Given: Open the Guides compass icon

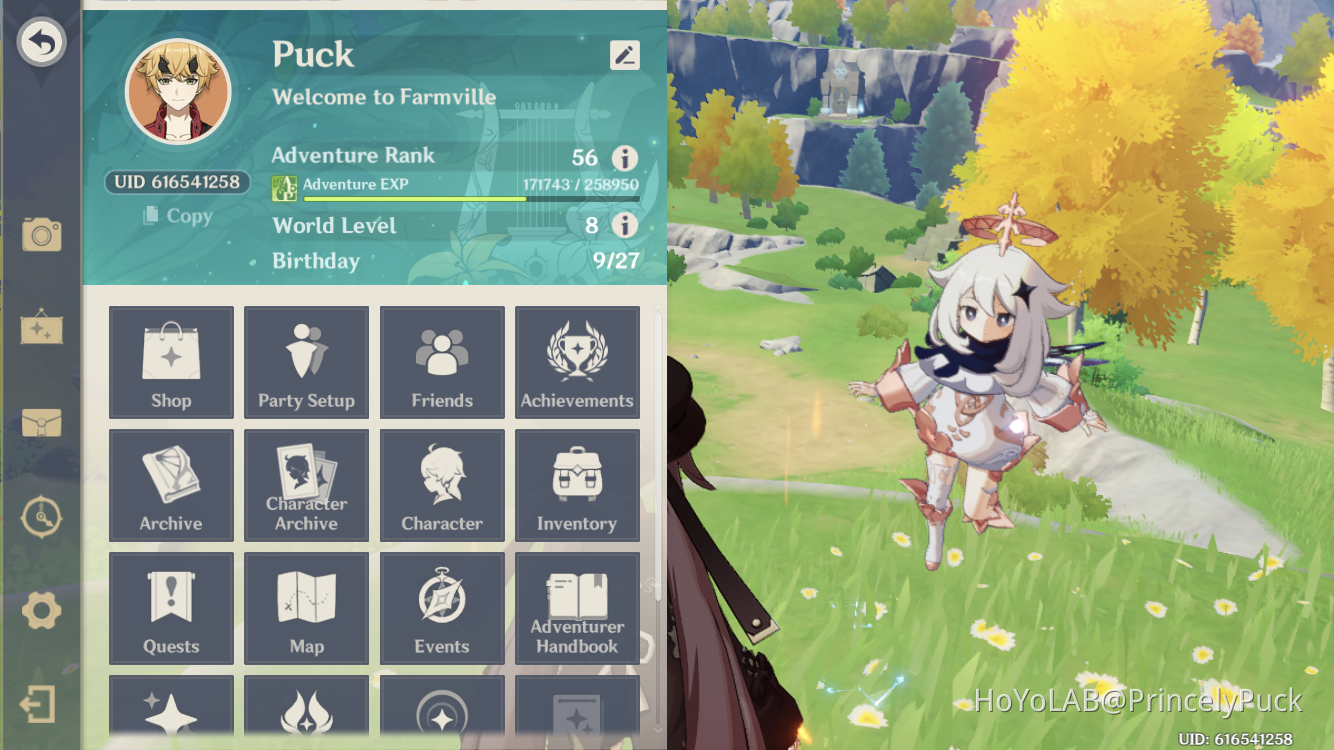Looking at the screenshot, I should tap(41, 518).
